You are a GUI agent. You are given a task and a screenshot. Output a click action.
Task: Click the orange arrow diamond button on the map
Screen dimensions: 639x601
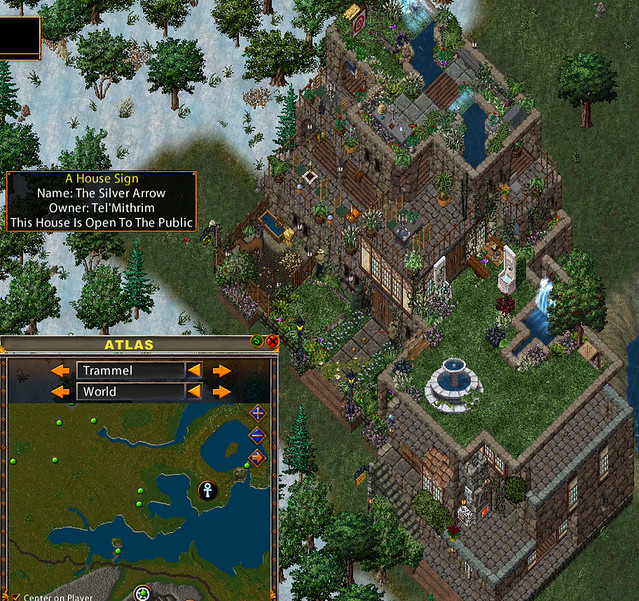pyautogui.click(x=258, y=457)
